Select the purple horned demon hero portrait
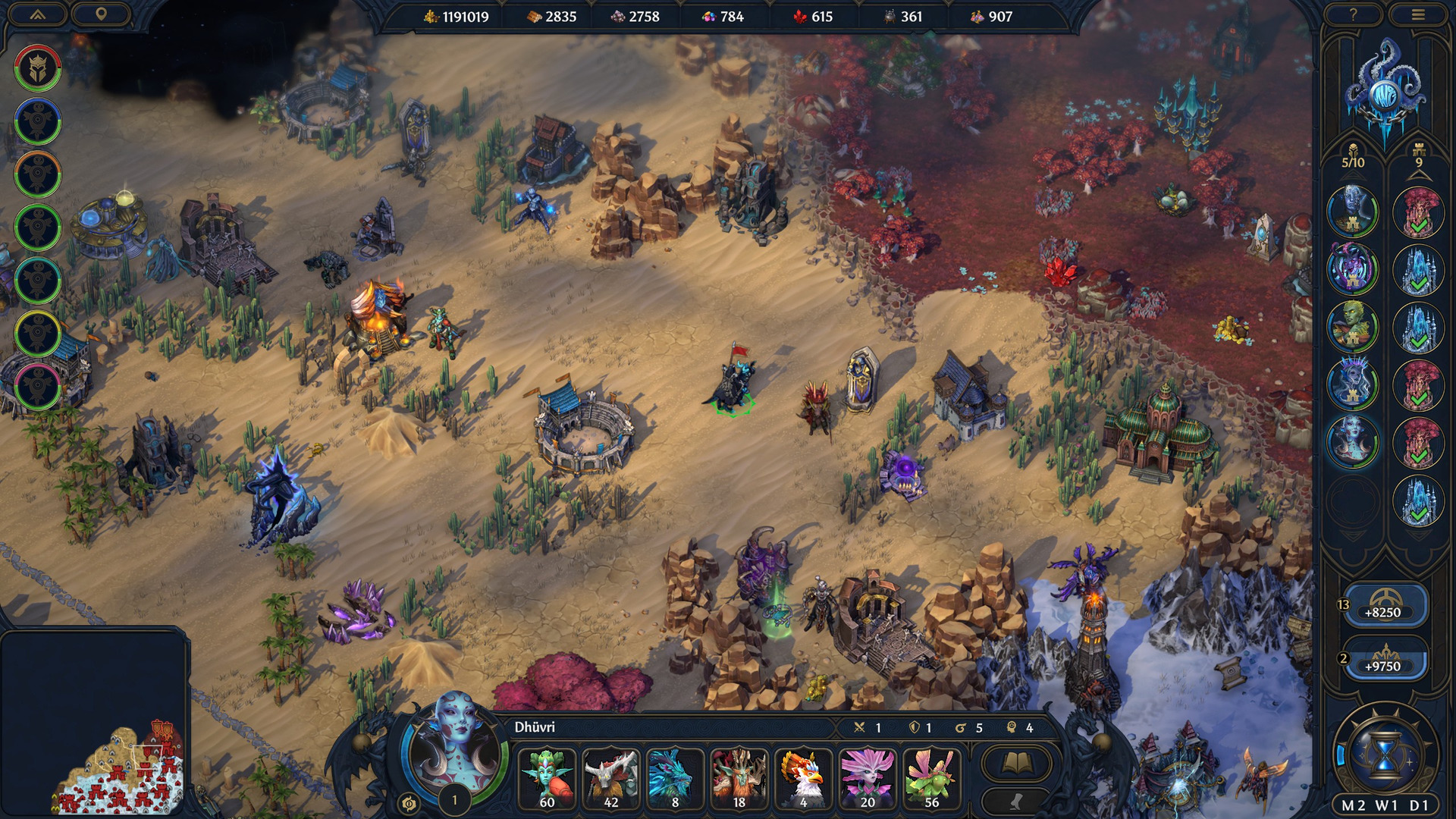1456x819 pixels. click(x=1352, y=269)
